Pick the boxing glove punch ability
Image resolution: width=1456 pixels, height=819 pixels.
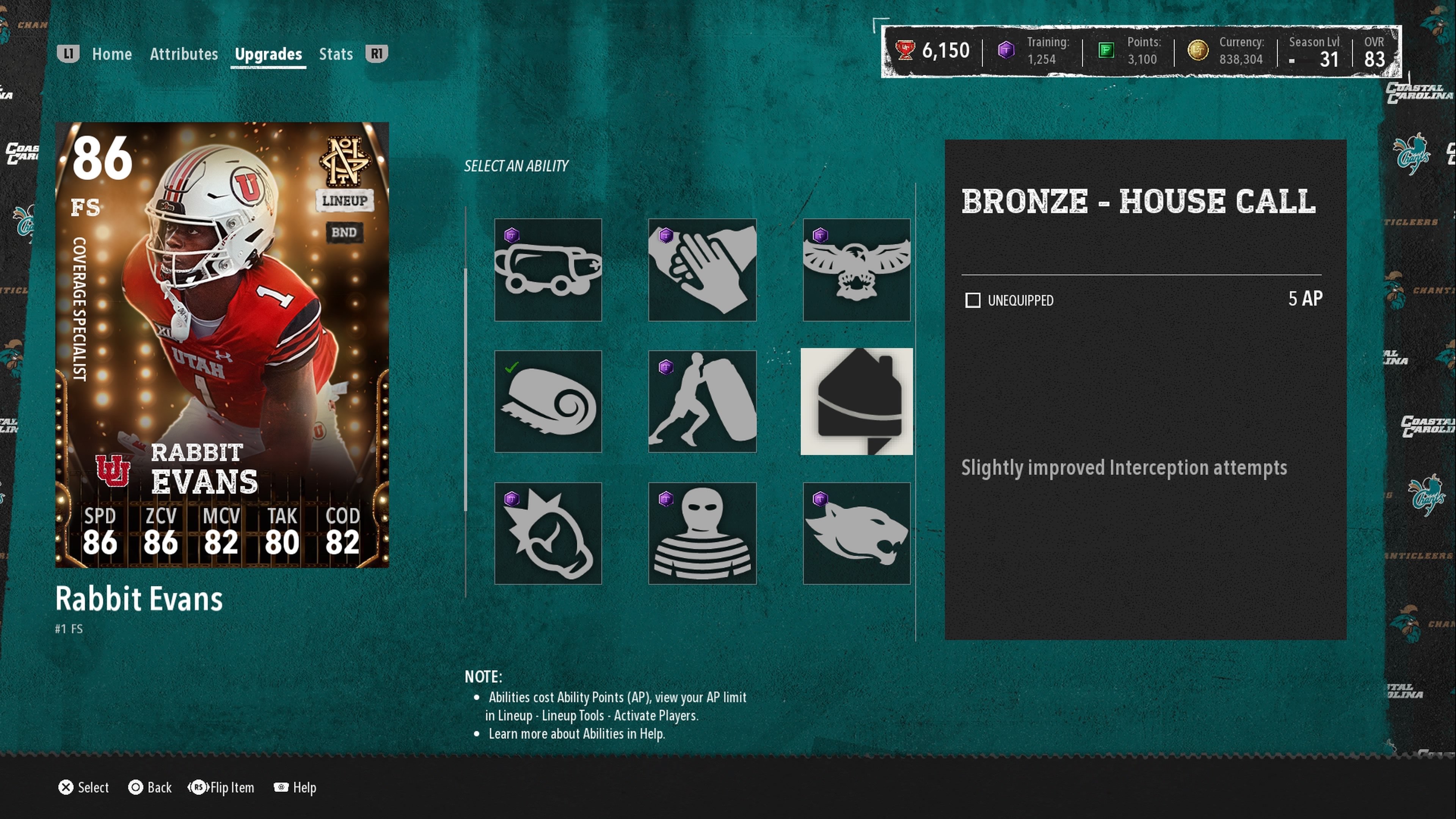pyautogui.click(x=548, y=533)
